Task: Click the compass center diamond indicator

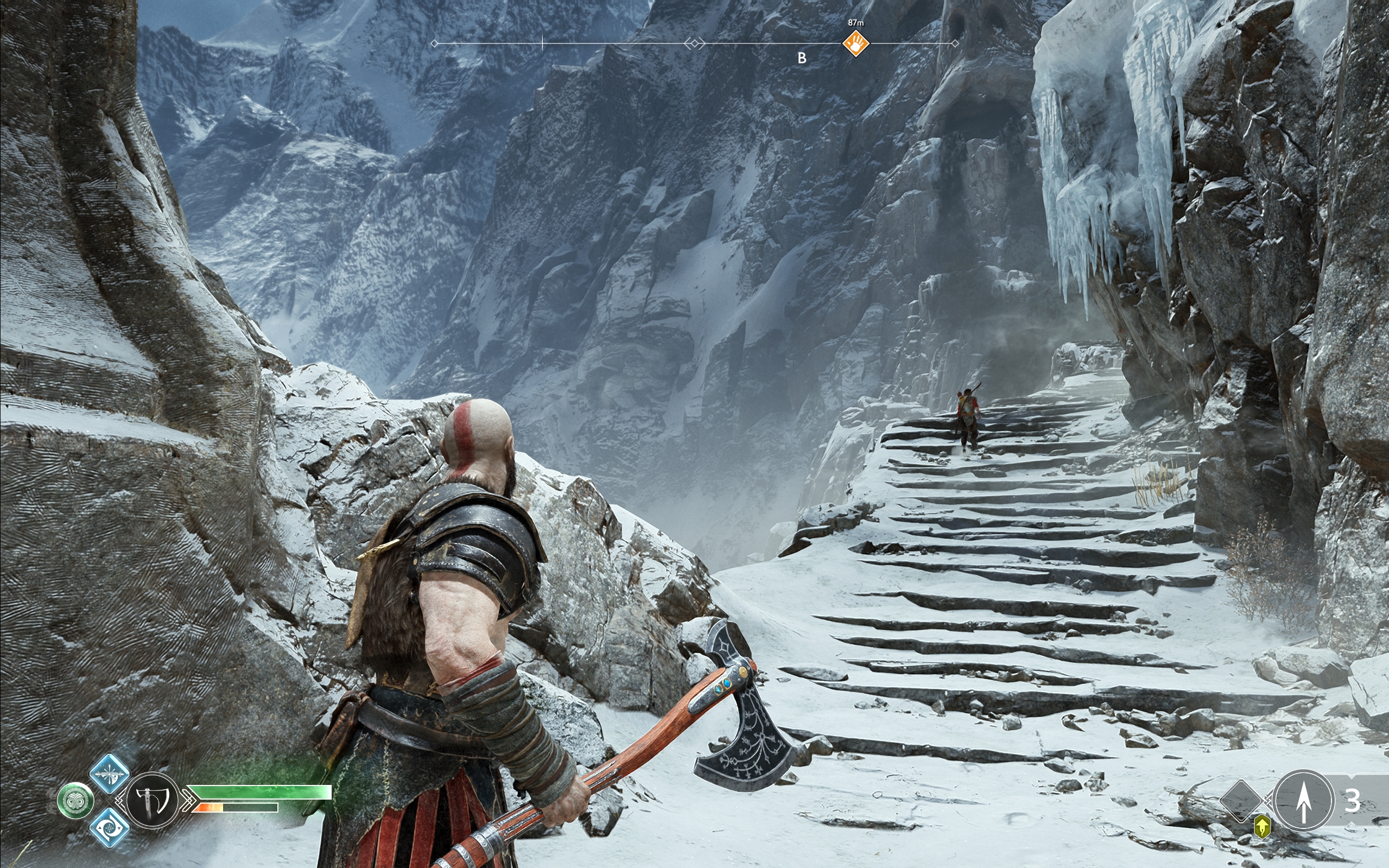Action: pyautogui.click(x=695, y=43)
